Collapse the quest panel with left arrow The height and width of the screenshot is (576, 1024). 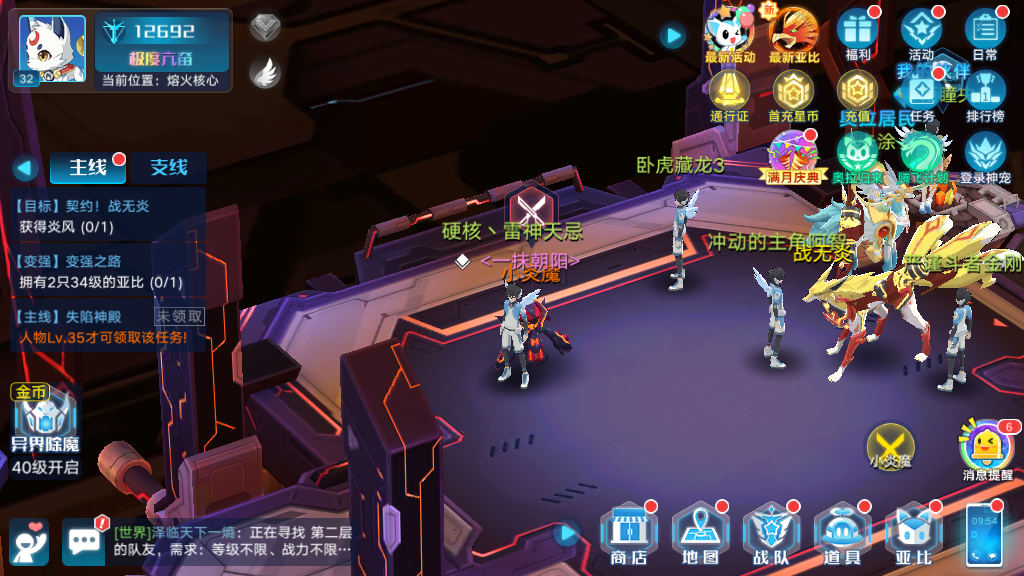(x=25, y=168)
